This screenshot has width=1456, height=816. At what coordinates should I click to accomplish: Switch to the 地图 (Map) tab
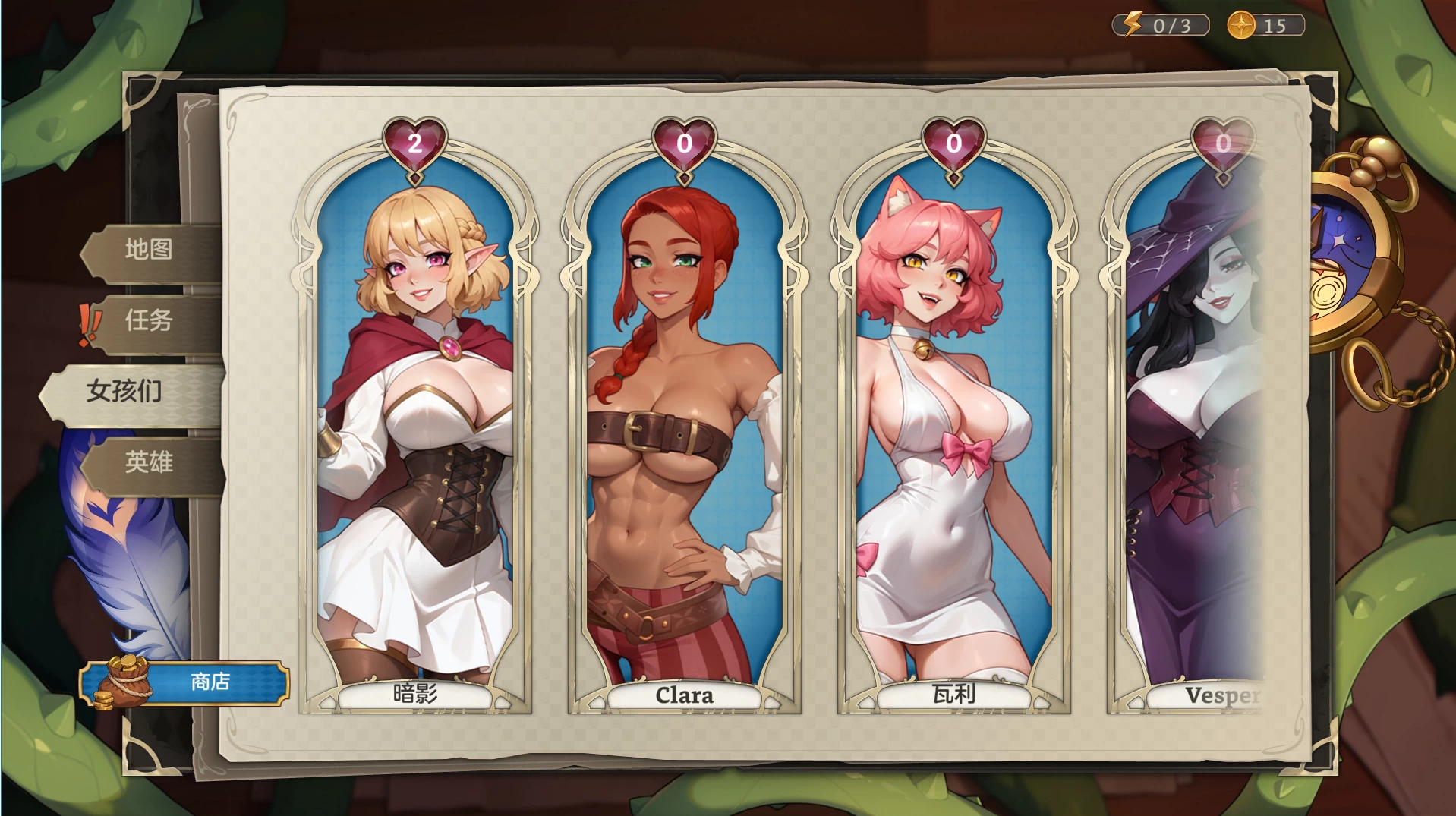pos(150,250)
